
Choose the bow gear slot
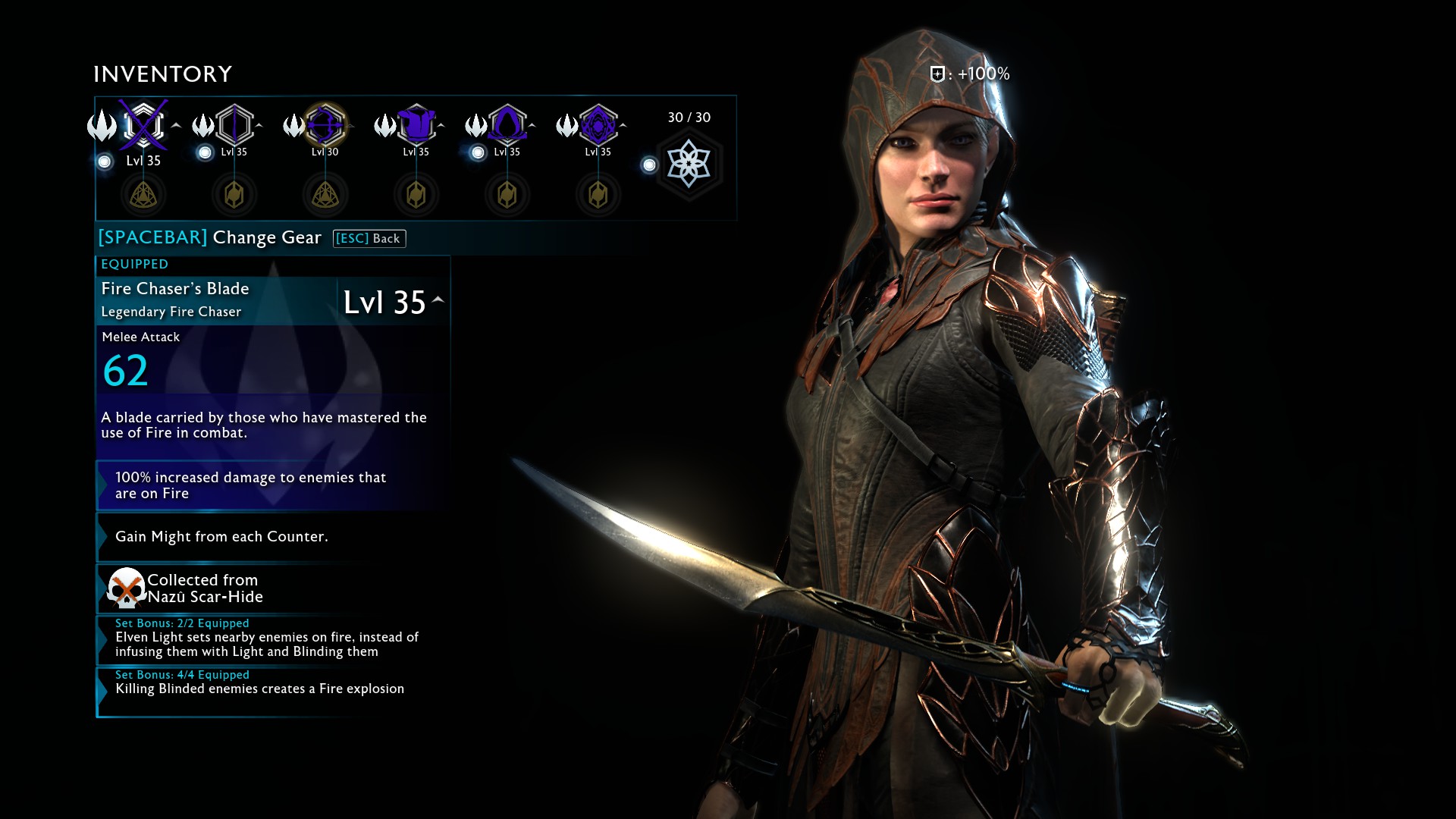coord(325,125)
